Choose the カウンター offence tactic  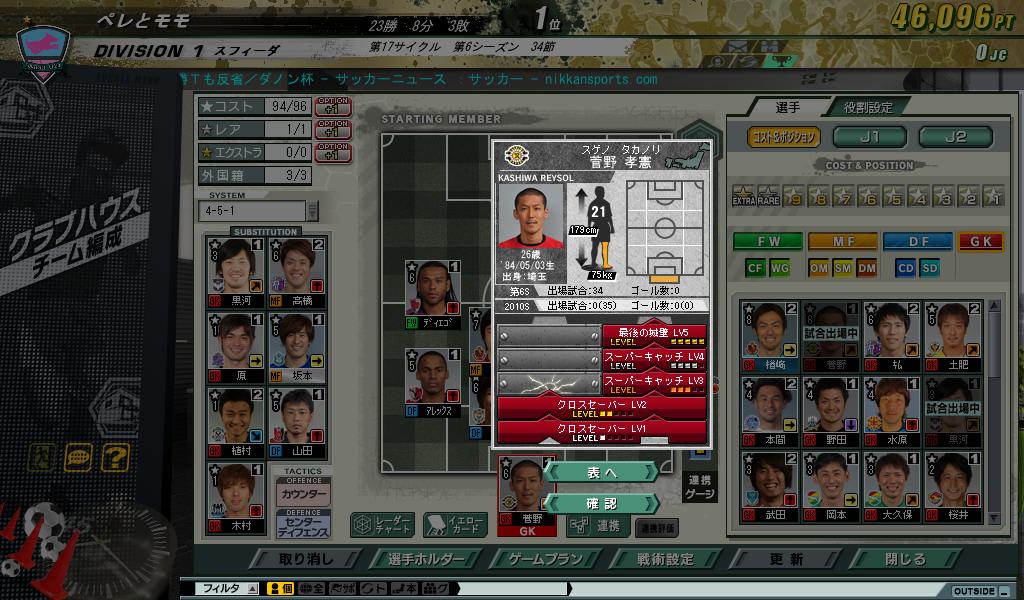click(304, 494)
